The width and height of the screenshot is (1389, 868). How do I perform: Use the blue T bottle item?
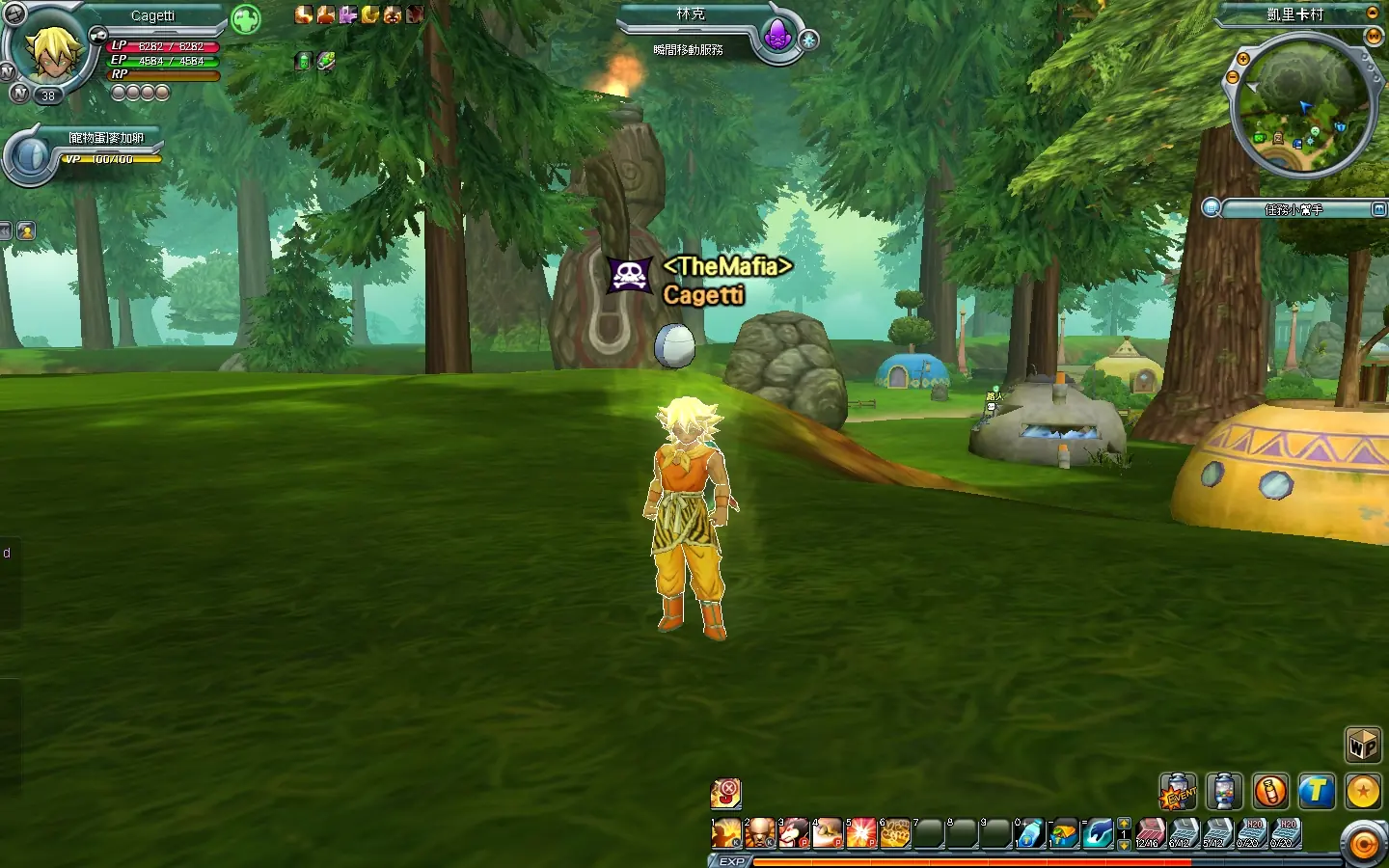coord(1029,833)
